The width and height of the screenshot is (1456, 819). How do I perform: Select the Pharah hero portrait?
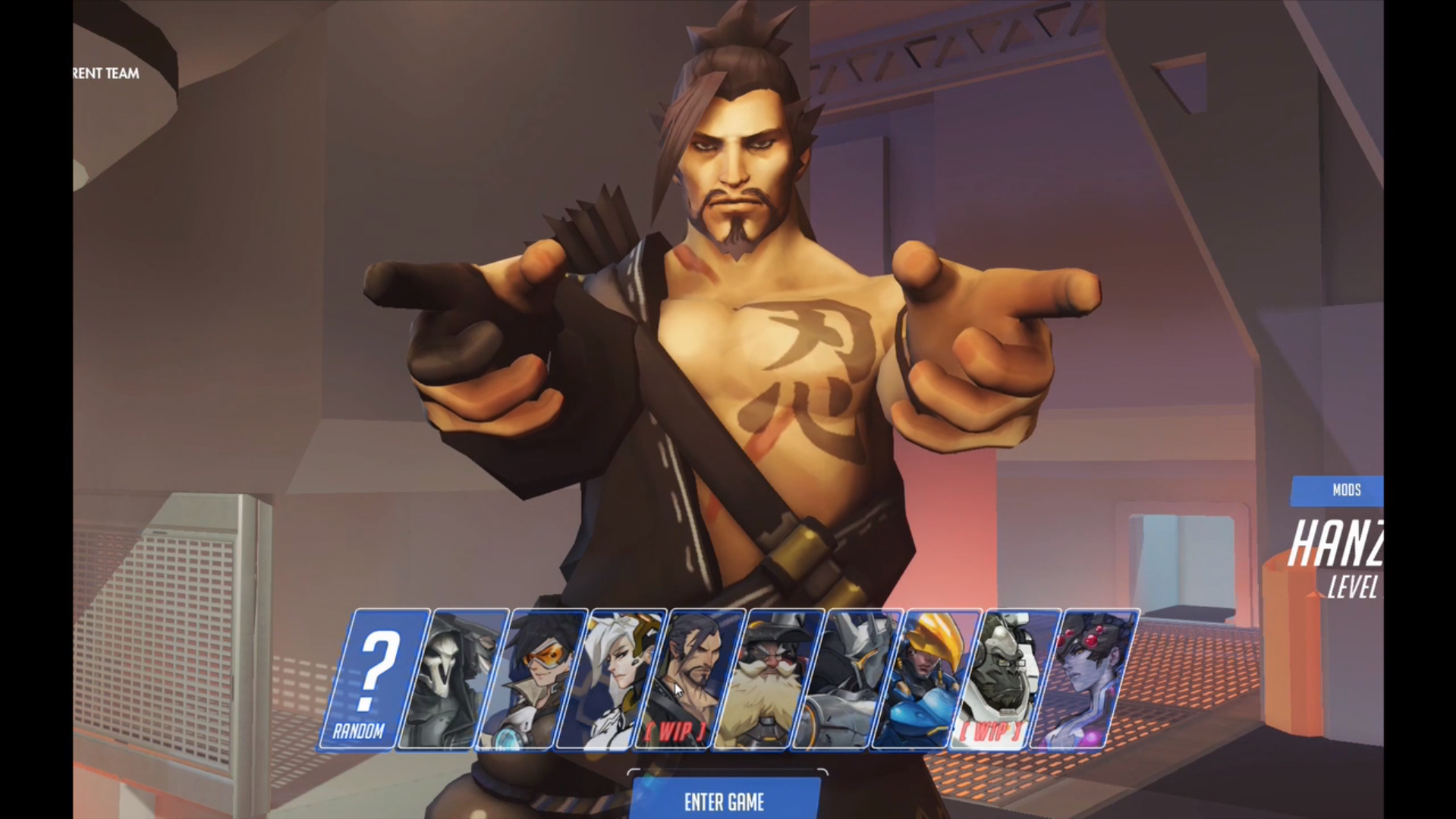(925, 679)
